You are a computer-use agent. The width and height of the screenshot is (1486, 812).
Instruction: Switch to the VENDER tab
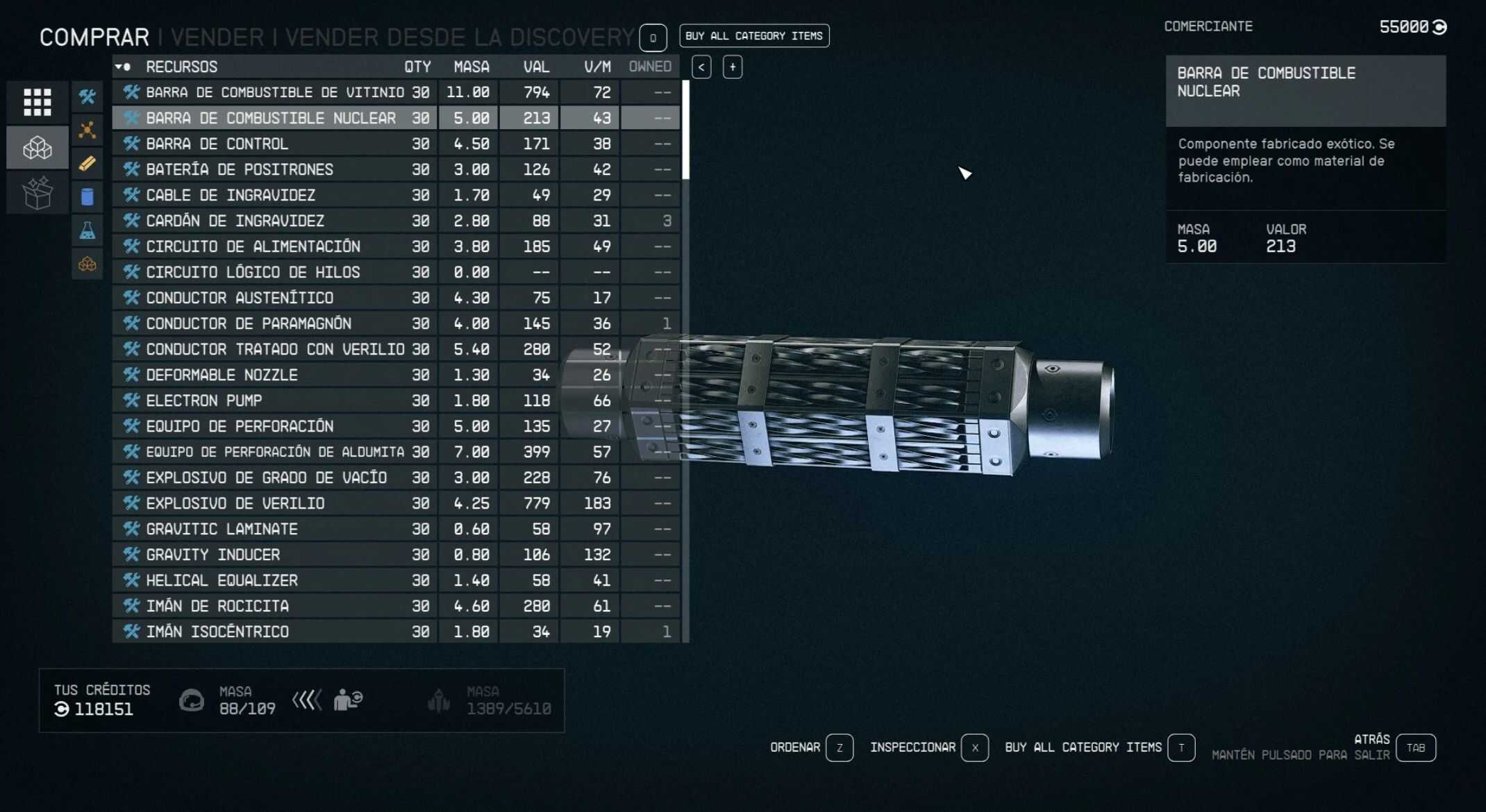pyautogui.click(x=217, y=37)
